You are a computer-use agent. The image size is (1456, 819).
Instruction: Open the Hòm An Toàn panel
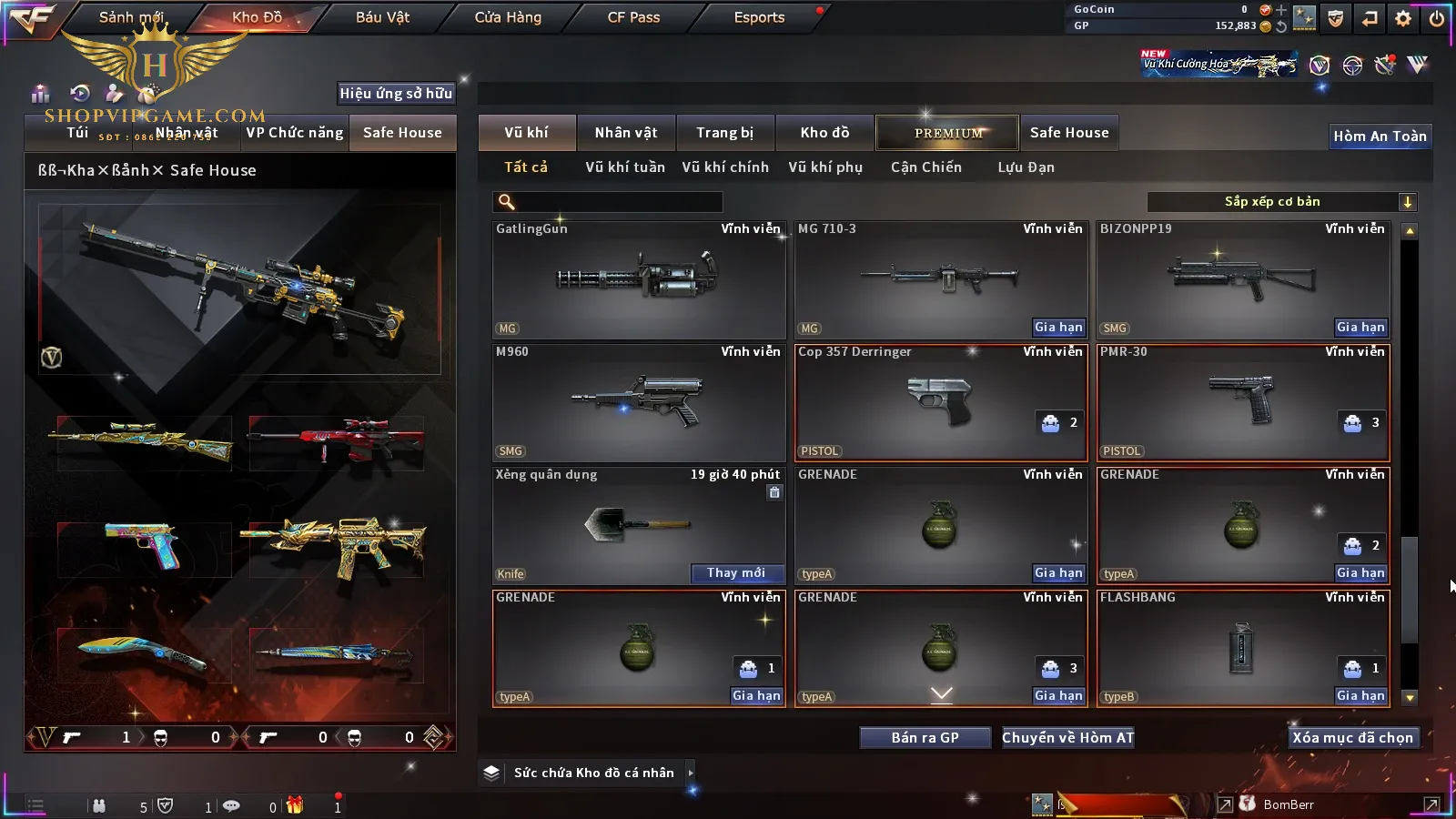[1380, 136]
